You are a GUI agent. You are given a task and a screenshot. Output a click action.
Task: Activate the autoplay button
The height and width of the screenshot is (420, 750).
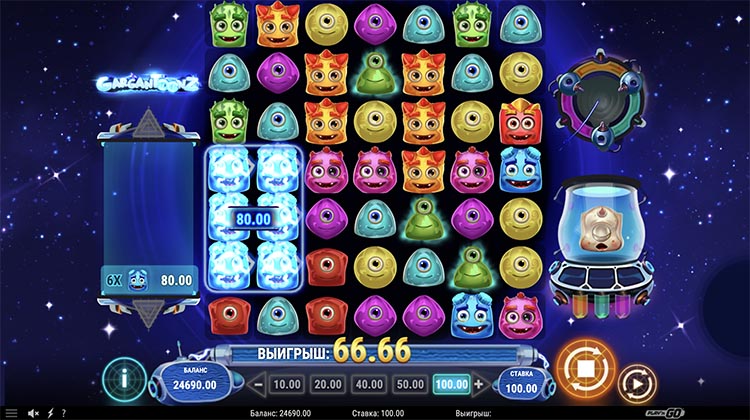coord(635,383)
